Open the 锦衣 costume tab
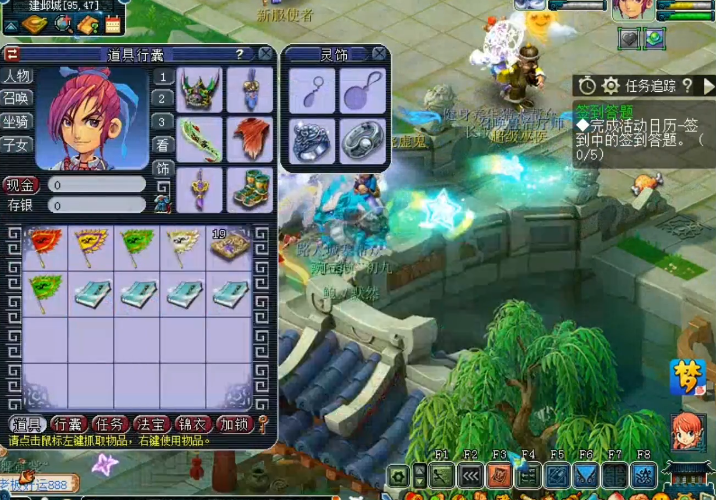Screen dimensions: 716x500 pyautogui.click(x=192, y=424)
